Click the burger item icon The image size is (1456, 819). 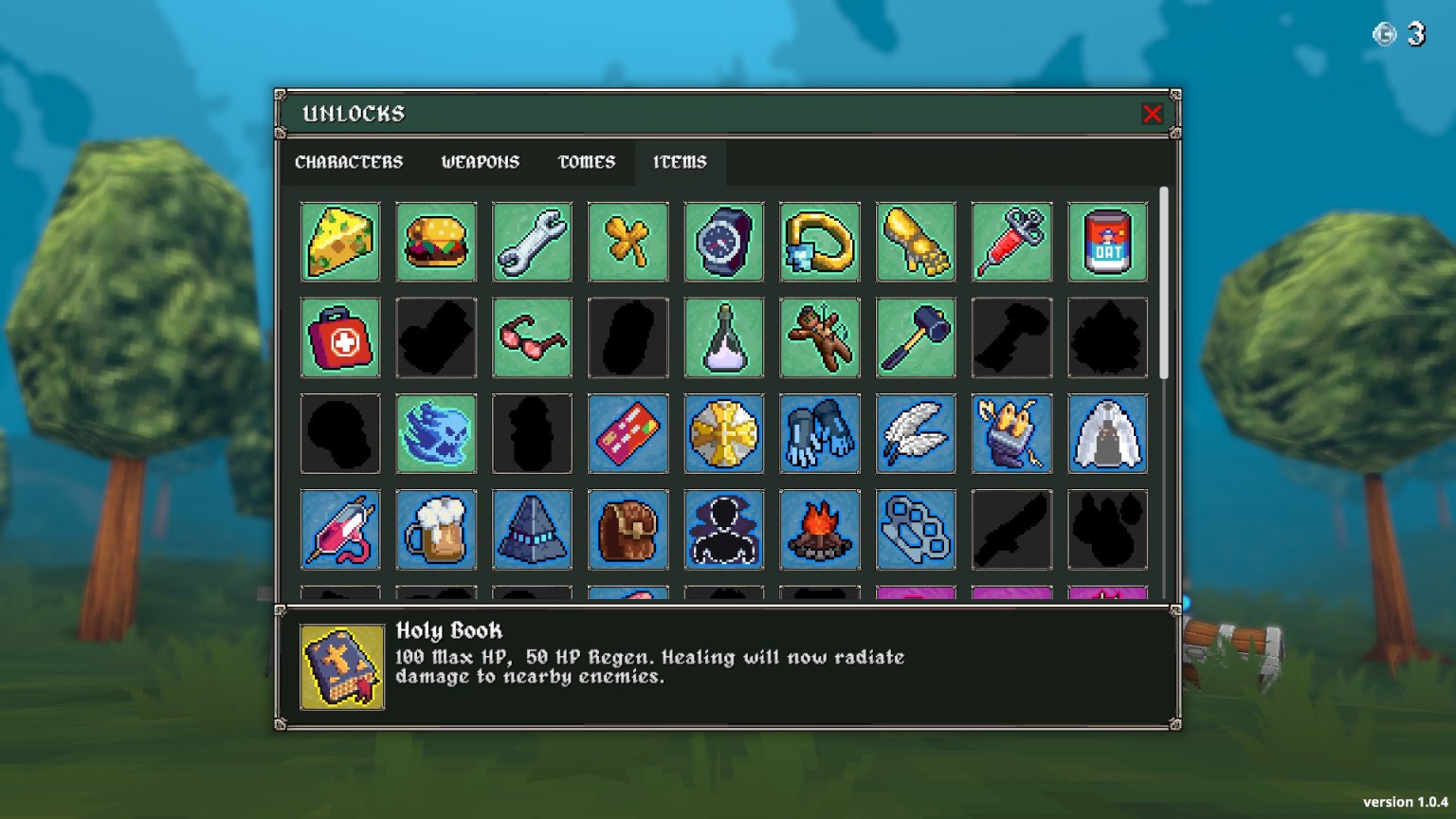click(x=436, y=242)
